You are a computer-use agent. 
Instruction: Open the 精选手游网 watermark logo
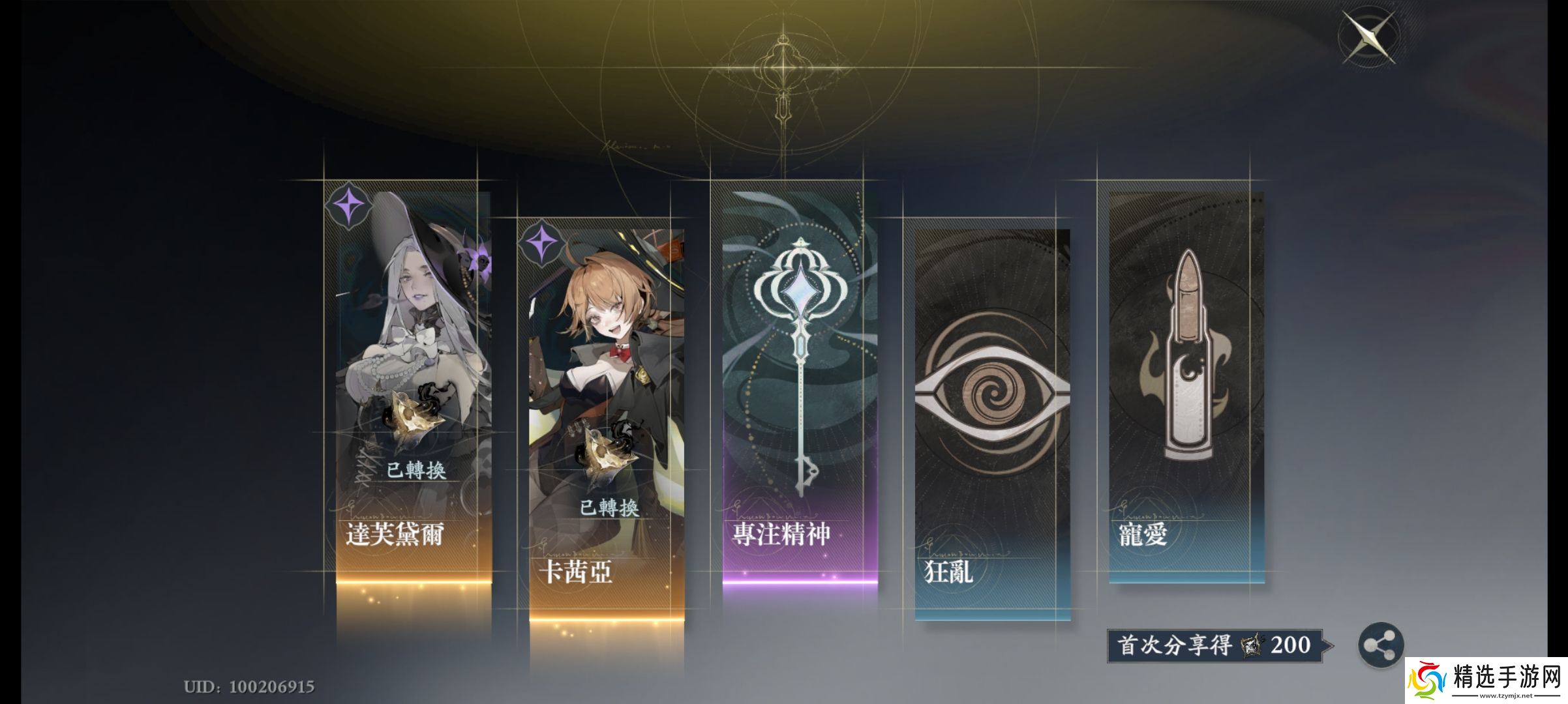[1485, 680]
